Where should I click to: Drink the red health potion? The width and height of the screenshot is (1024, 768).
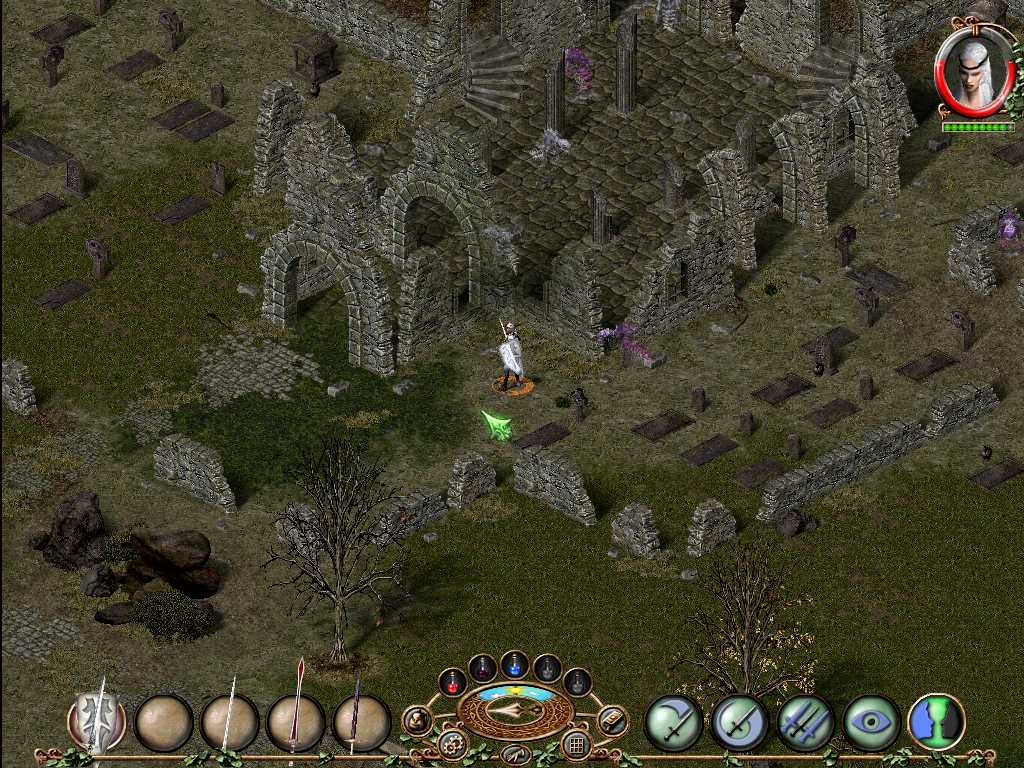point(452,682)
